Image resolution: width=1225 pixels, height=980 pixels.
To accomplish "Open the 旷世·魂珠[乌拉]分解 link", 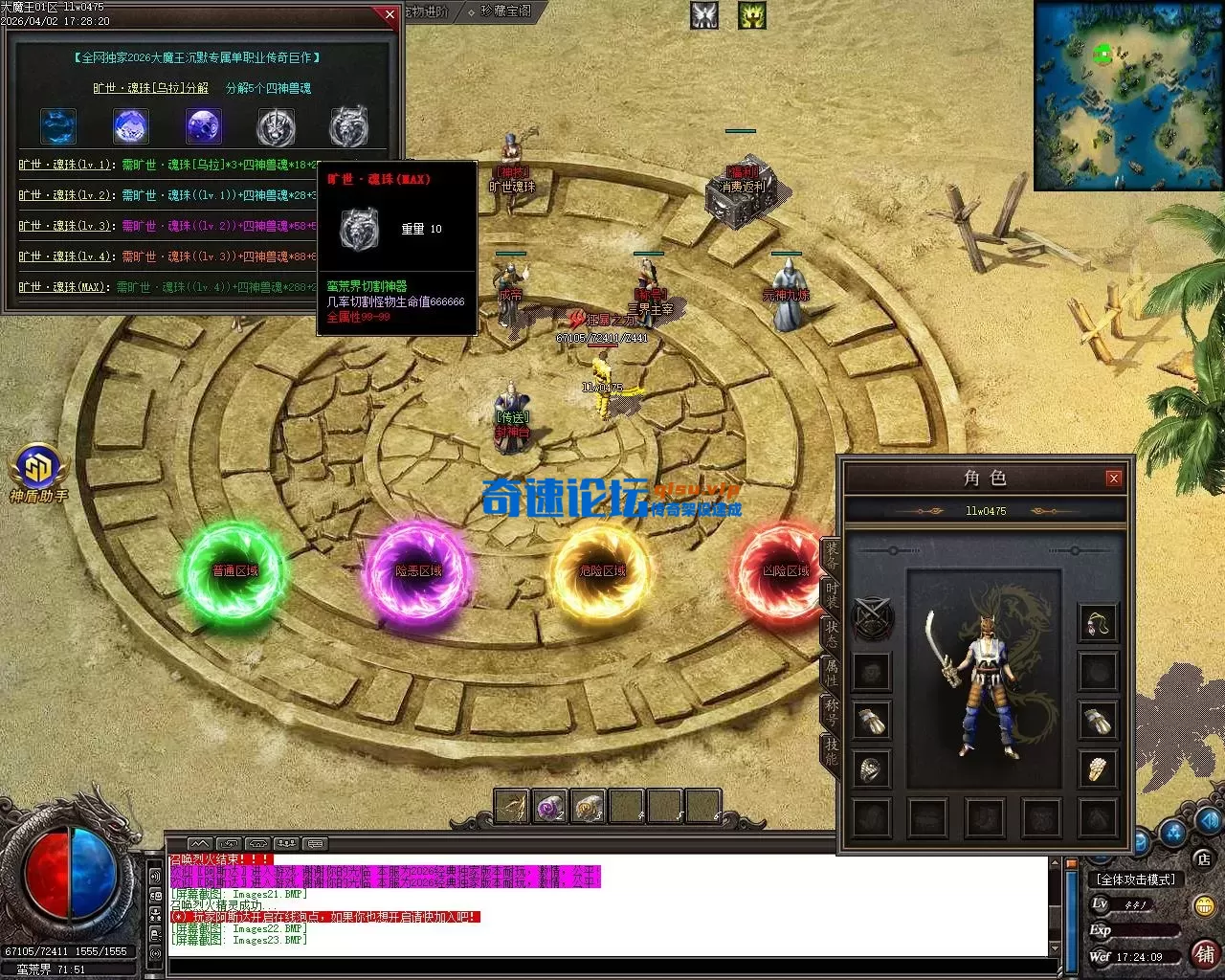I will (x=150, y=88).
